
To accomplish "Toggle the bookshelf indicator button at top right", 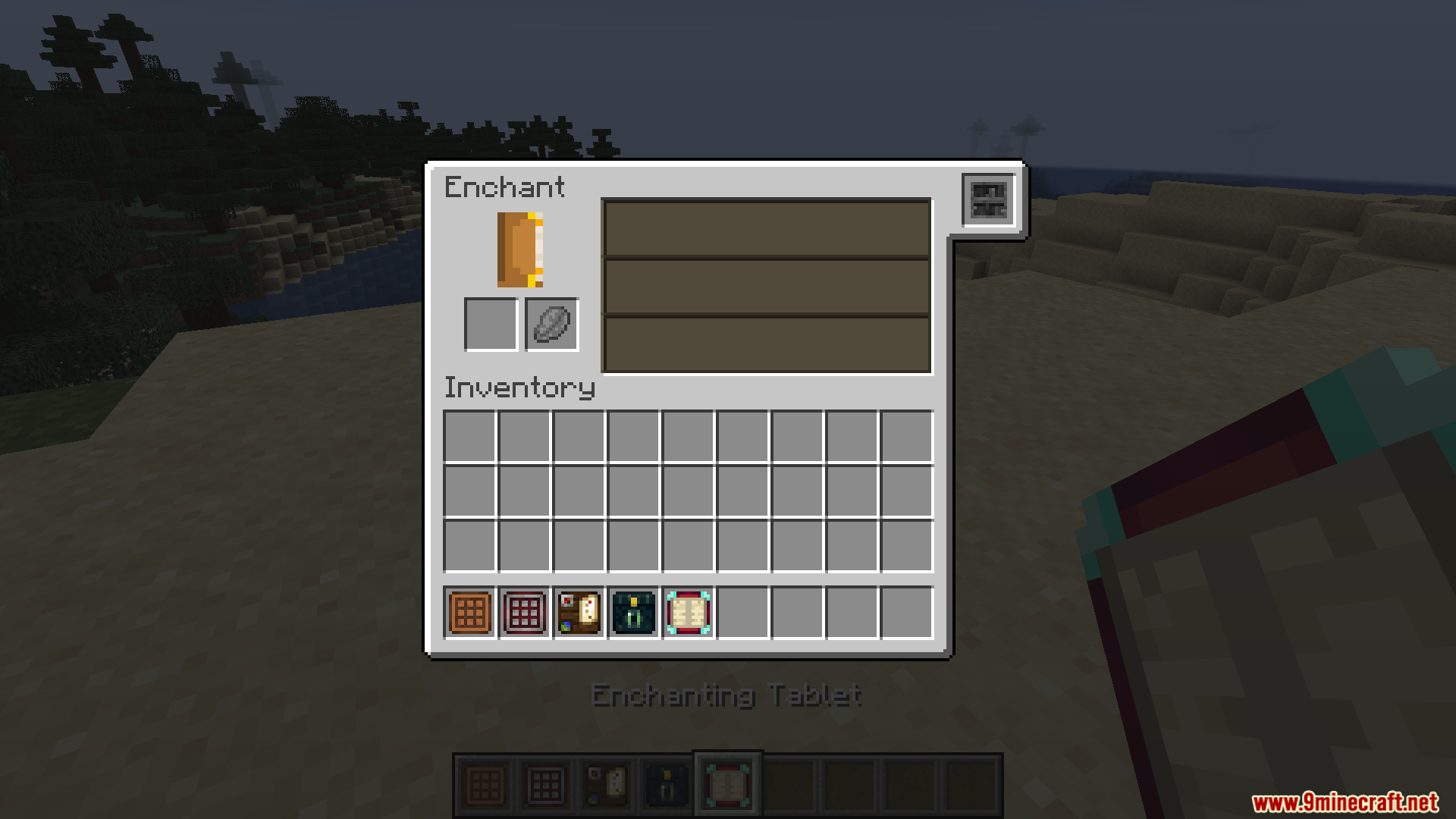I will [988, 201].
